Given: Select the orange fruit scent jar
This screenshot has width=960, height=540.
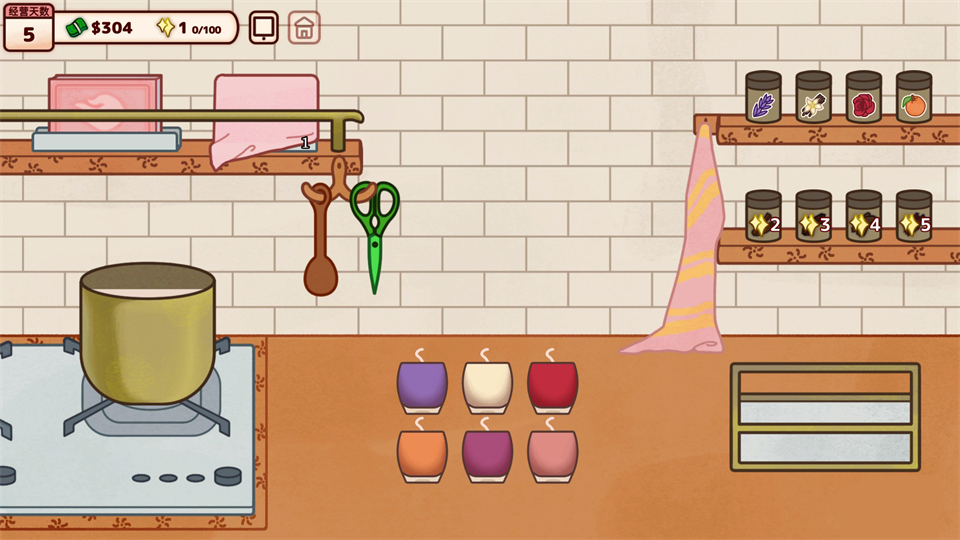Looking at the screenshot, I should click(x=913, y=98).
